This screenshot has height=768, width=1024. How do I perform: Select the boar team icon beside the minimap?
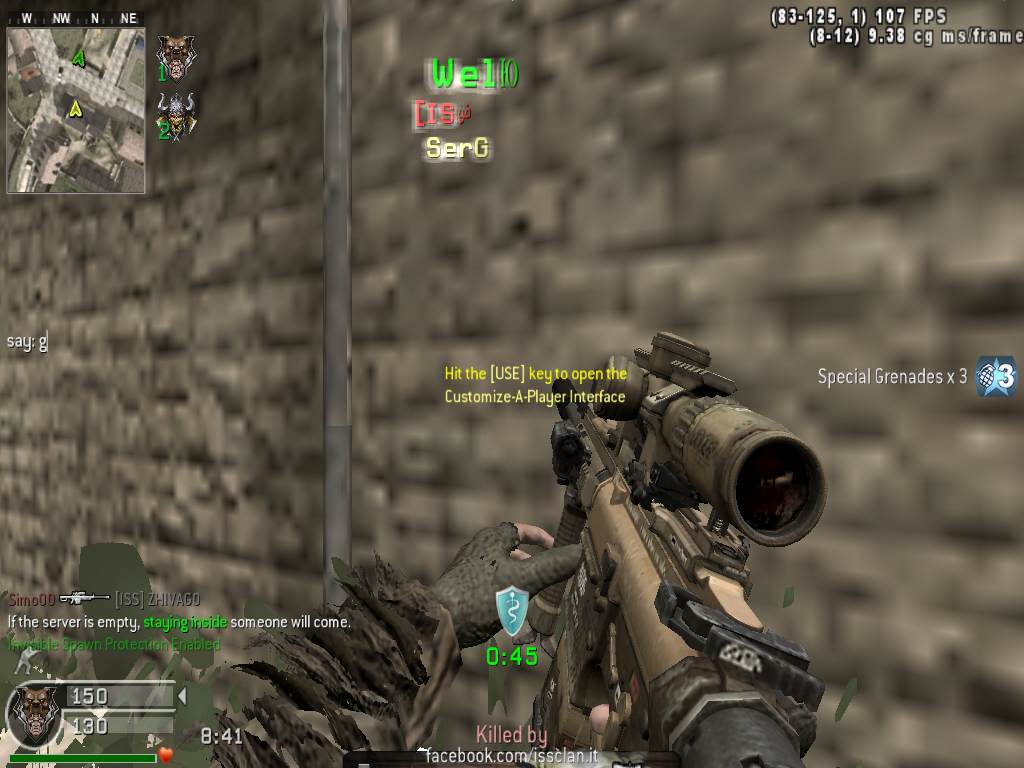[177, 57]
